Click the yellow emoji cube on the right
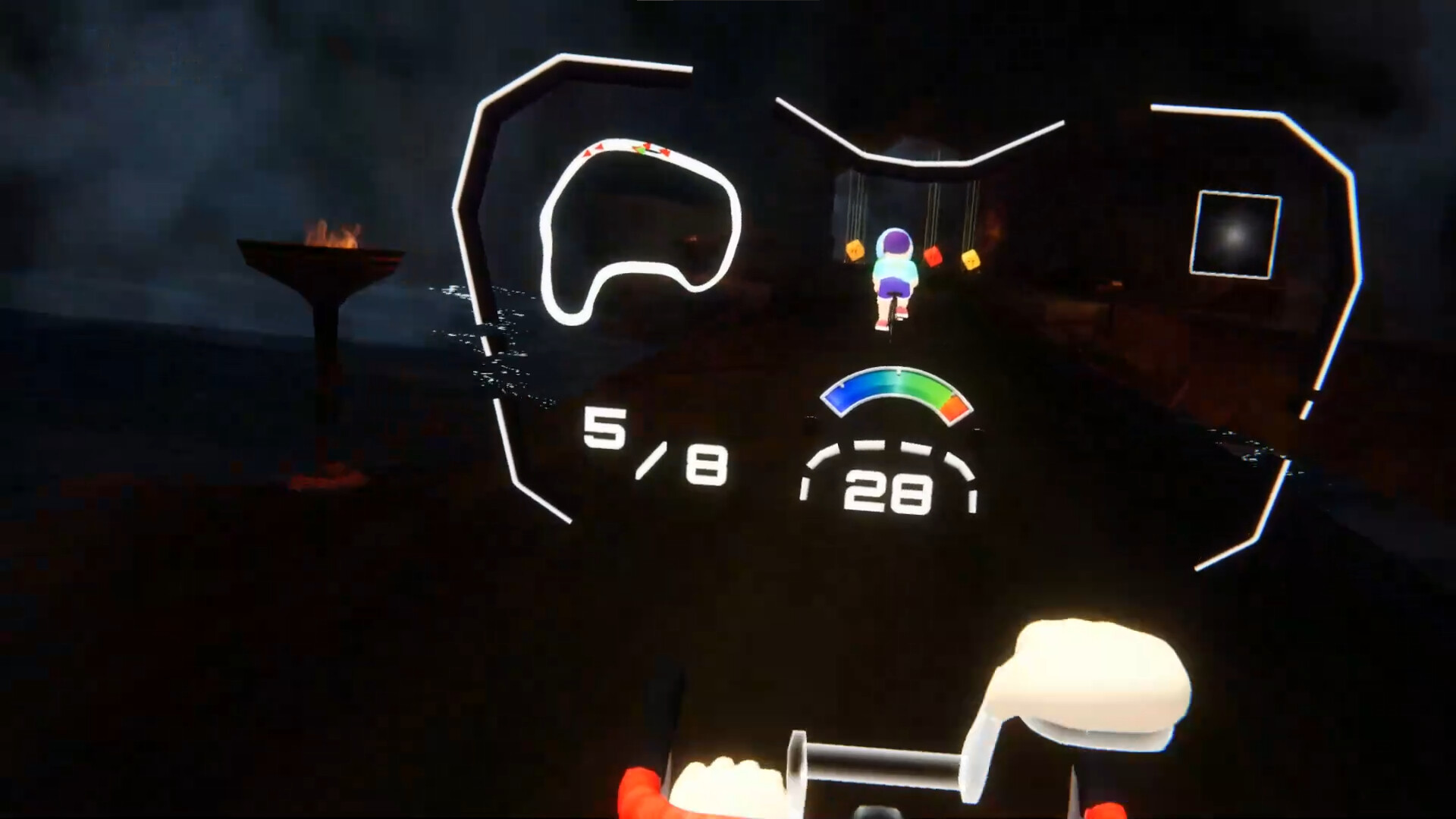The image size is (1456, 819). [971, 261]
